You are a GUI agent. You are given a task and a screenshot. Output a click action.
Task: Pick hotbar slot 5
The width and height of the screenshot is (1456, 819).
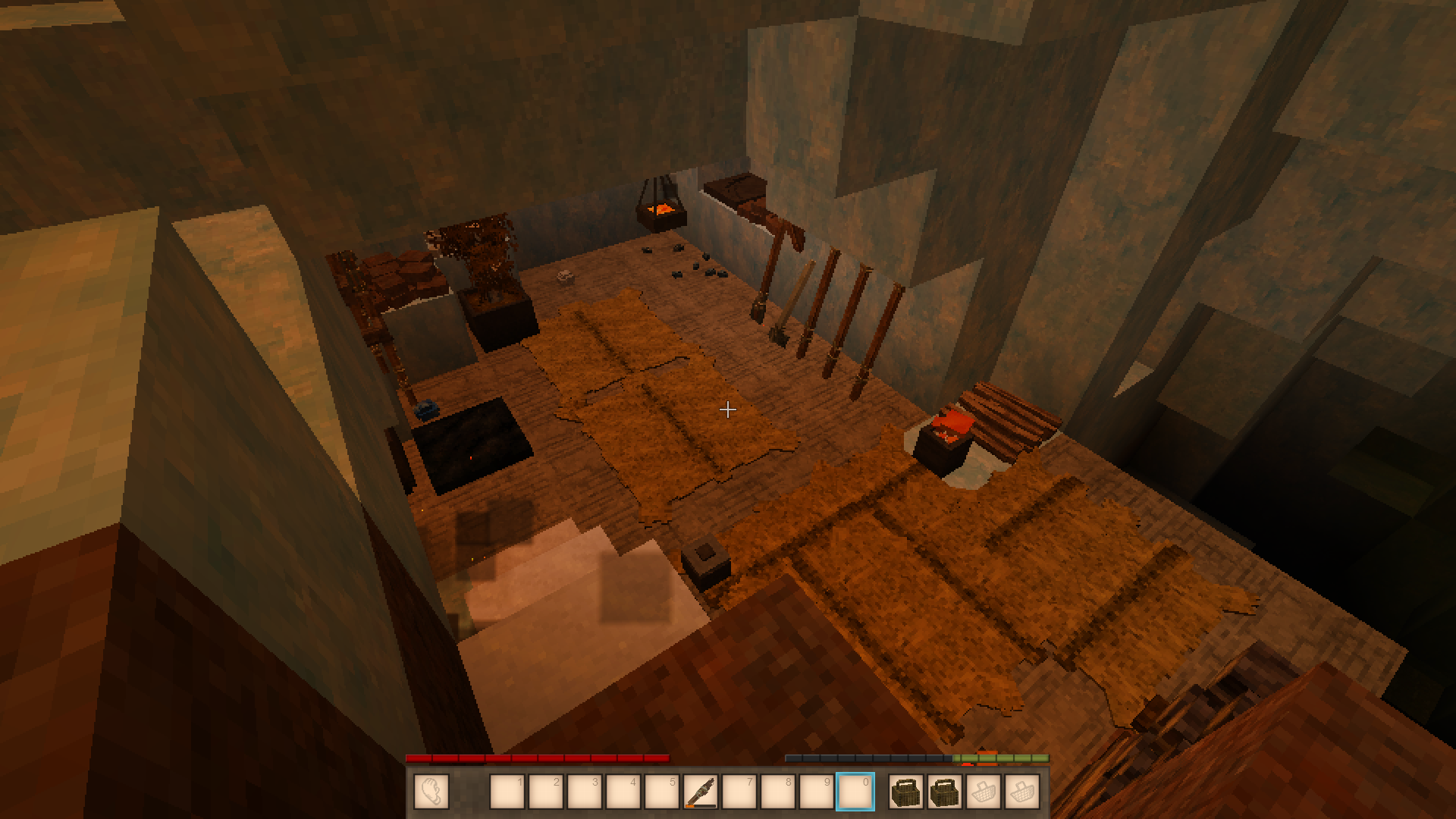point(662,792)
